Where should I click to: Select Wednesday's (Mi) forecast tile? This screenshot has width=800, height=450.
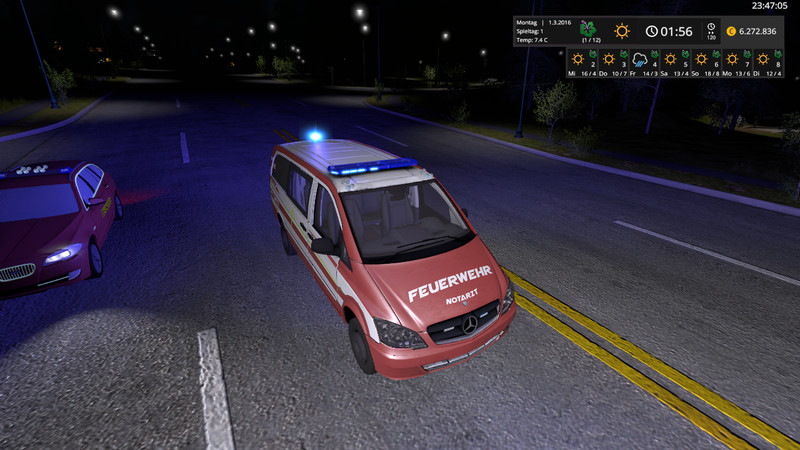coord(580,62)
